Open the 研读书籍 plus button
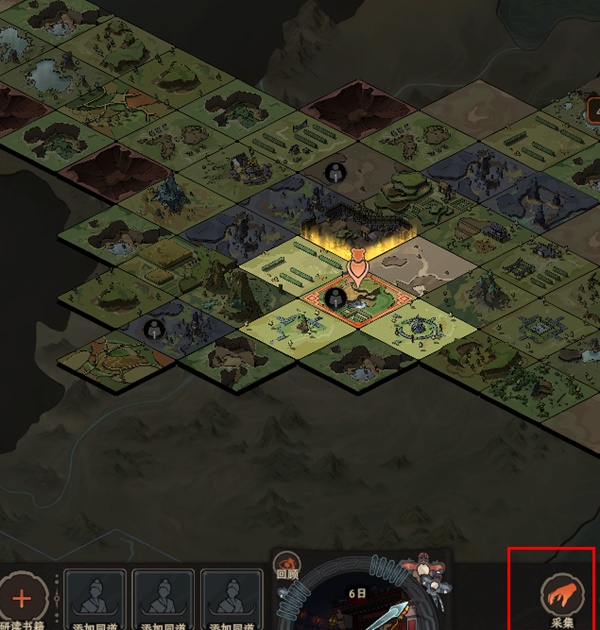The width and height of the screenshot is (600, 630). pos(23,602)
